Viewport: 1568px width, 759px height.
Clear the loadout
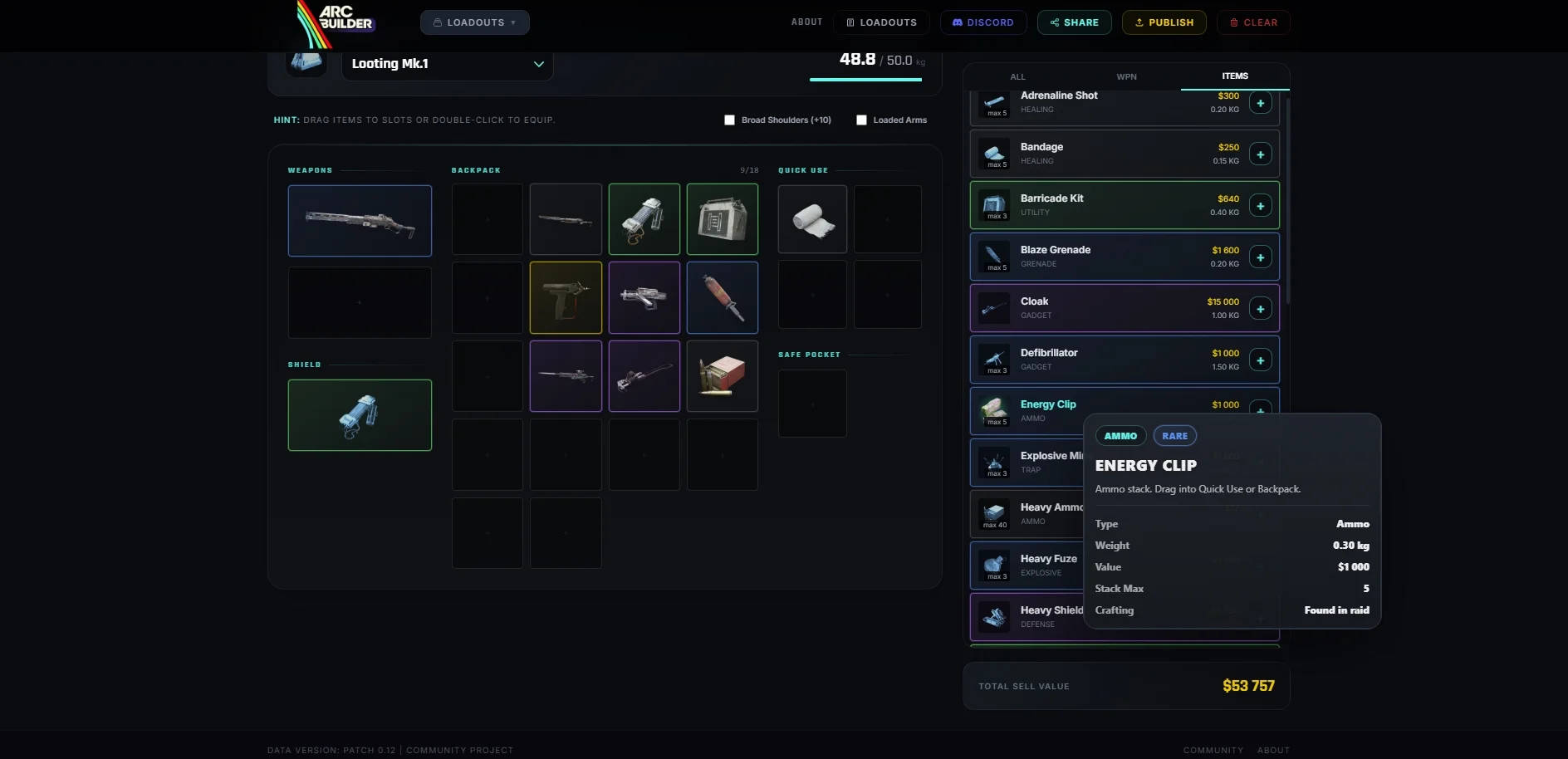point(1252,22)
